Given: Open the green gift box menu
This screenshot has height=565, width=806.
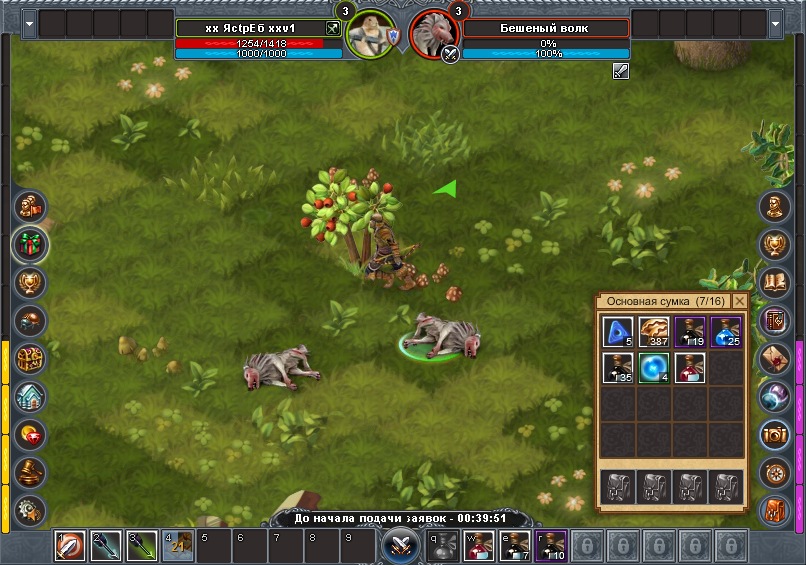Looking at the screenshot, I should point(30,244).
